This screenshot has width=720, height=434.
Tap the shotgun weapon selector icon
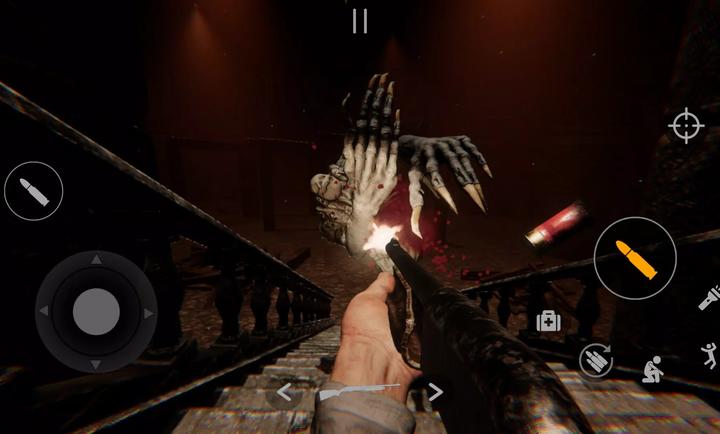point(358,392)
